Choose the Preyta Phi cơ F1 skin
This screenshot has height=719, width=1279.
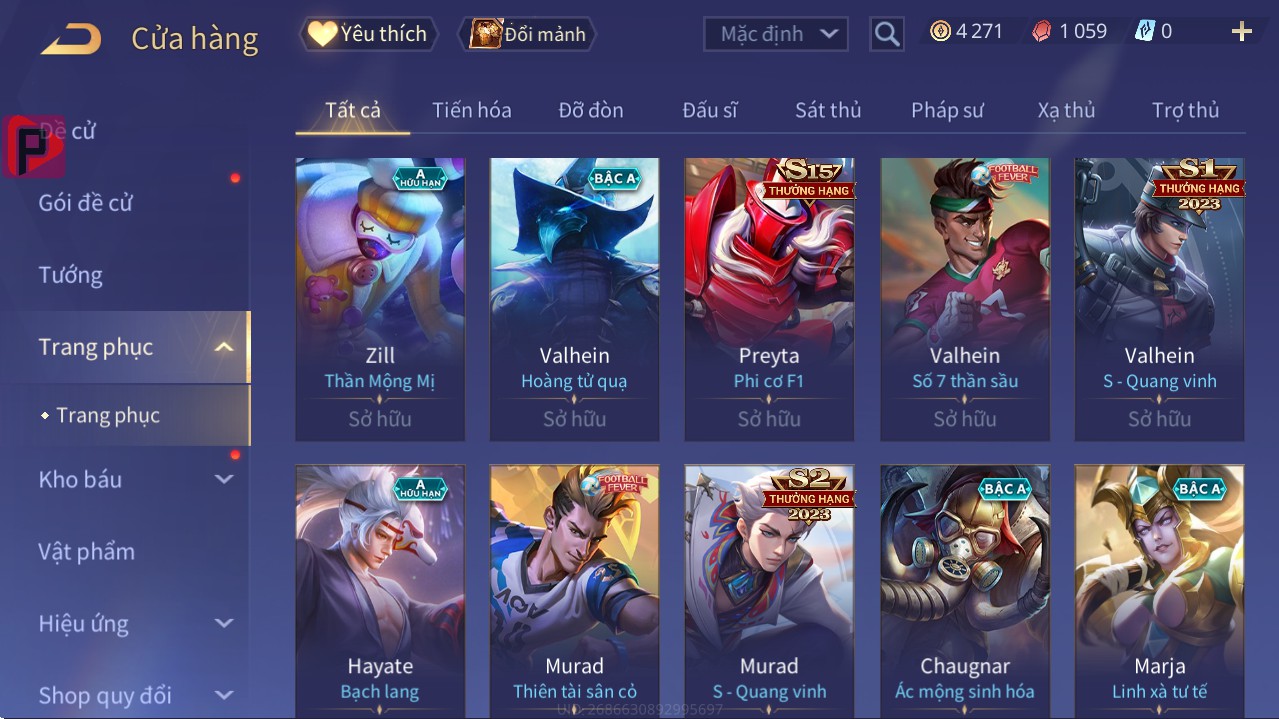769,299
